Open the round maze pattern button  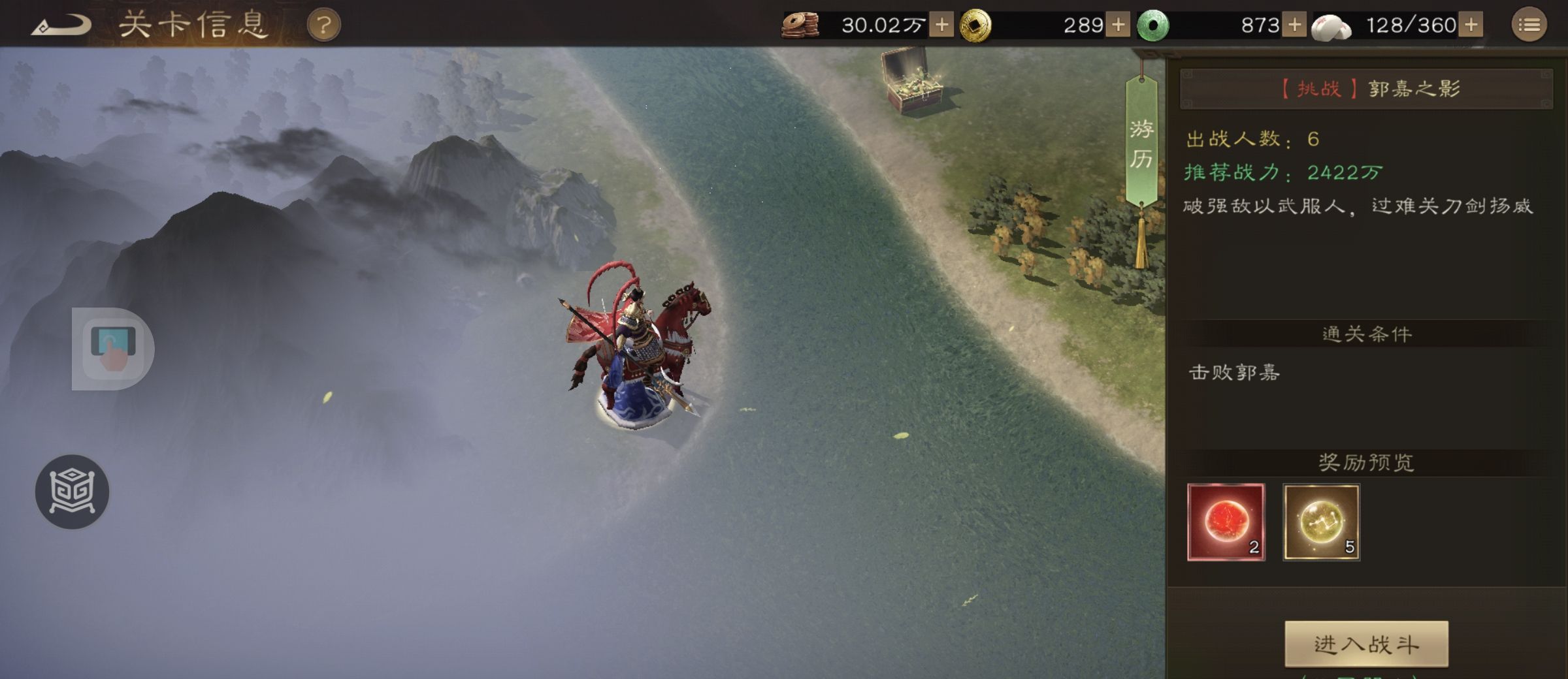[72, 492]
